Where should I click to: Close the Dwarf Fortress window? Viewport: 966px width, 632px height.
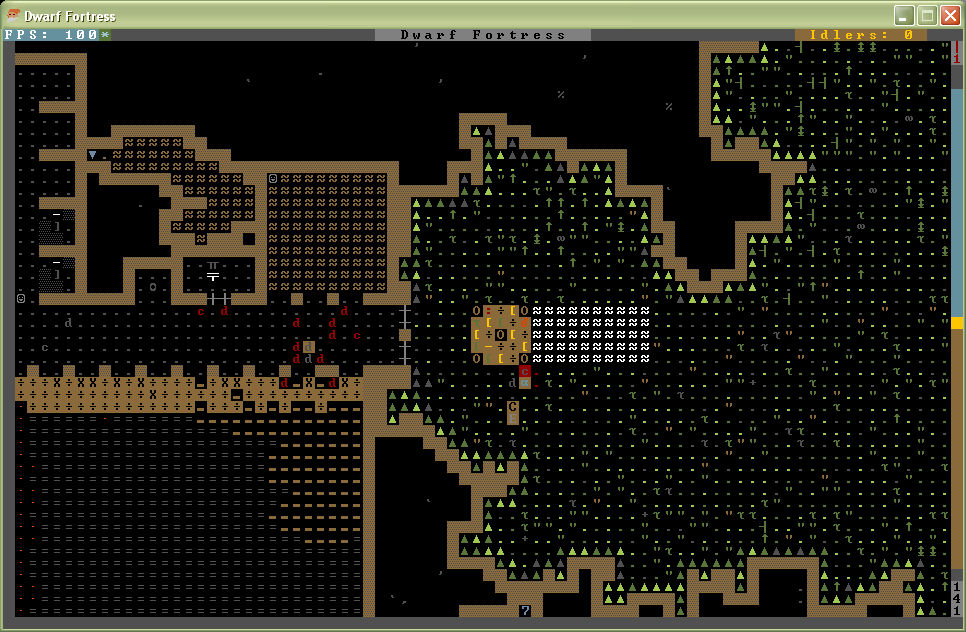pos(950,15)
